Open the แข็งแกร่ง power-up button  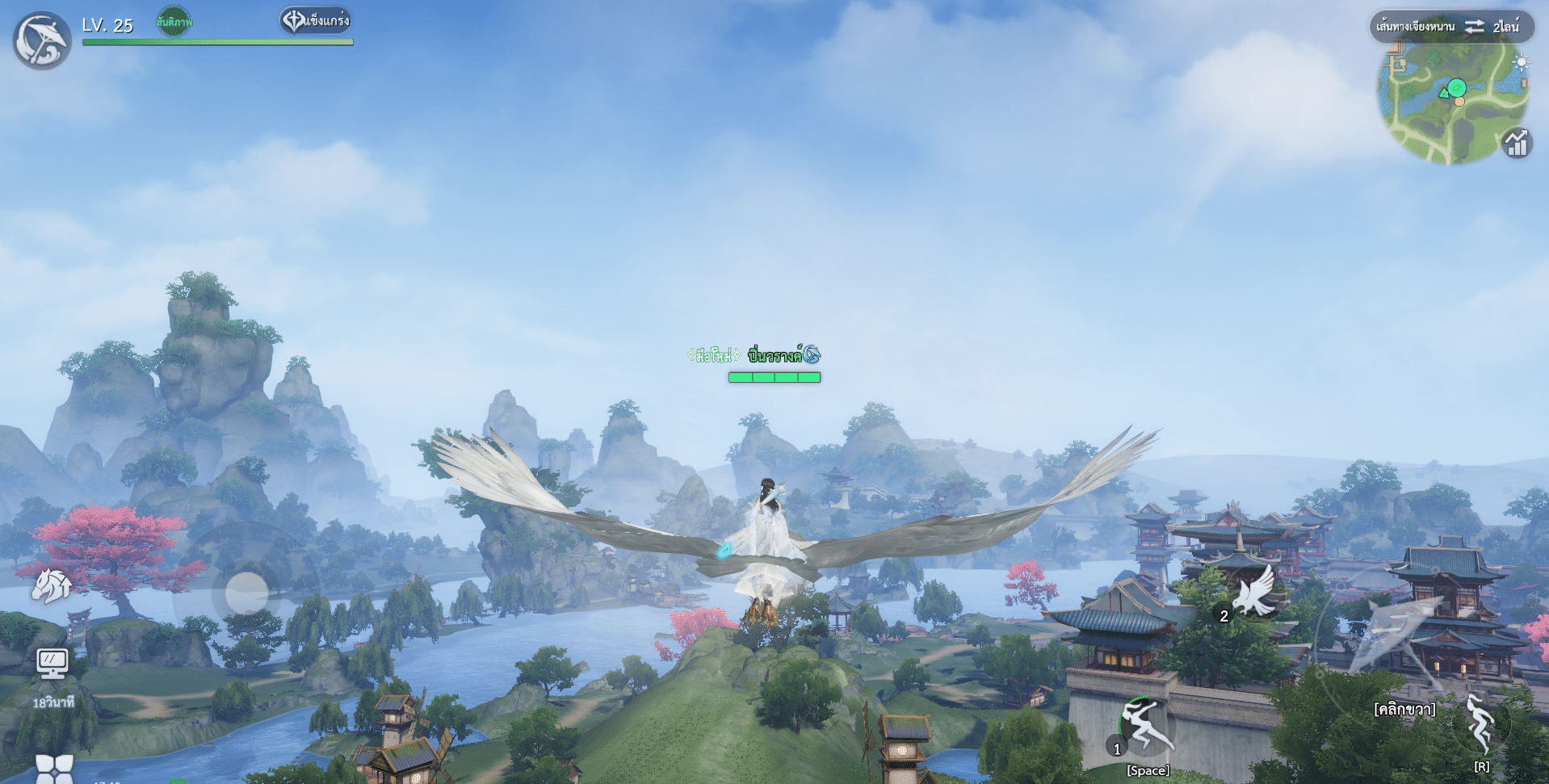(x=316, y=21)
